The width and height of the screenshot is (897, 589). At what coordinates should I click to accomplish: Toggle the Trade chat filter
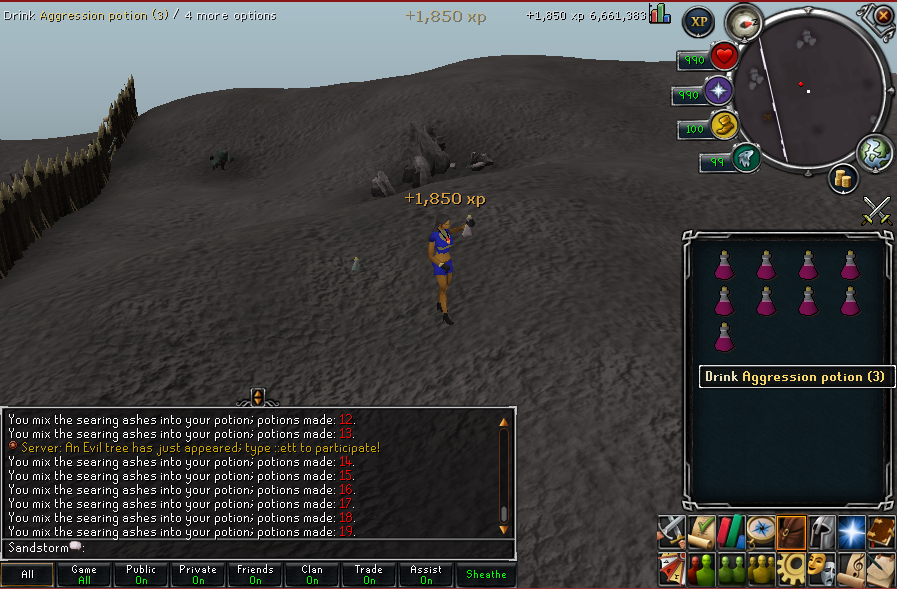coord(369,575)
